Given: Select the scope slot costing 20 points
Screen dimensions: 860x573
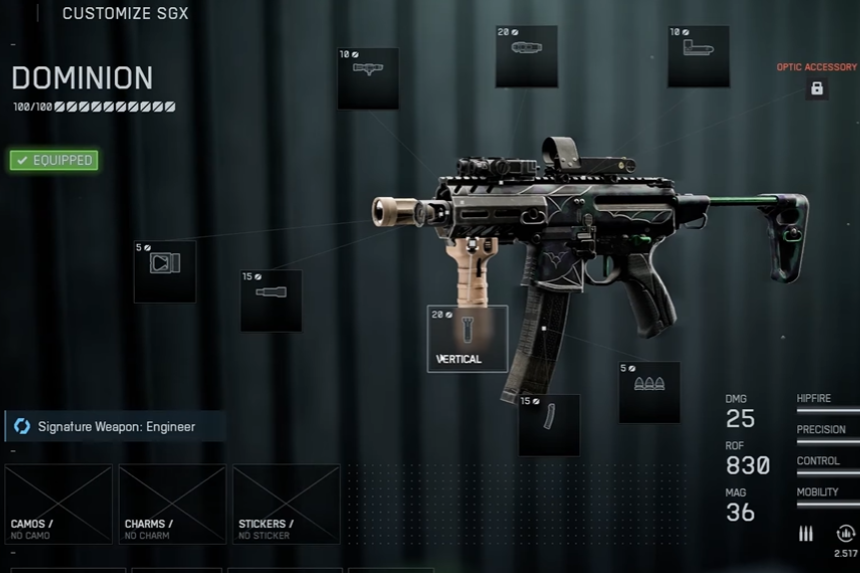Looking at the screenshot, I should click(527, 56).
